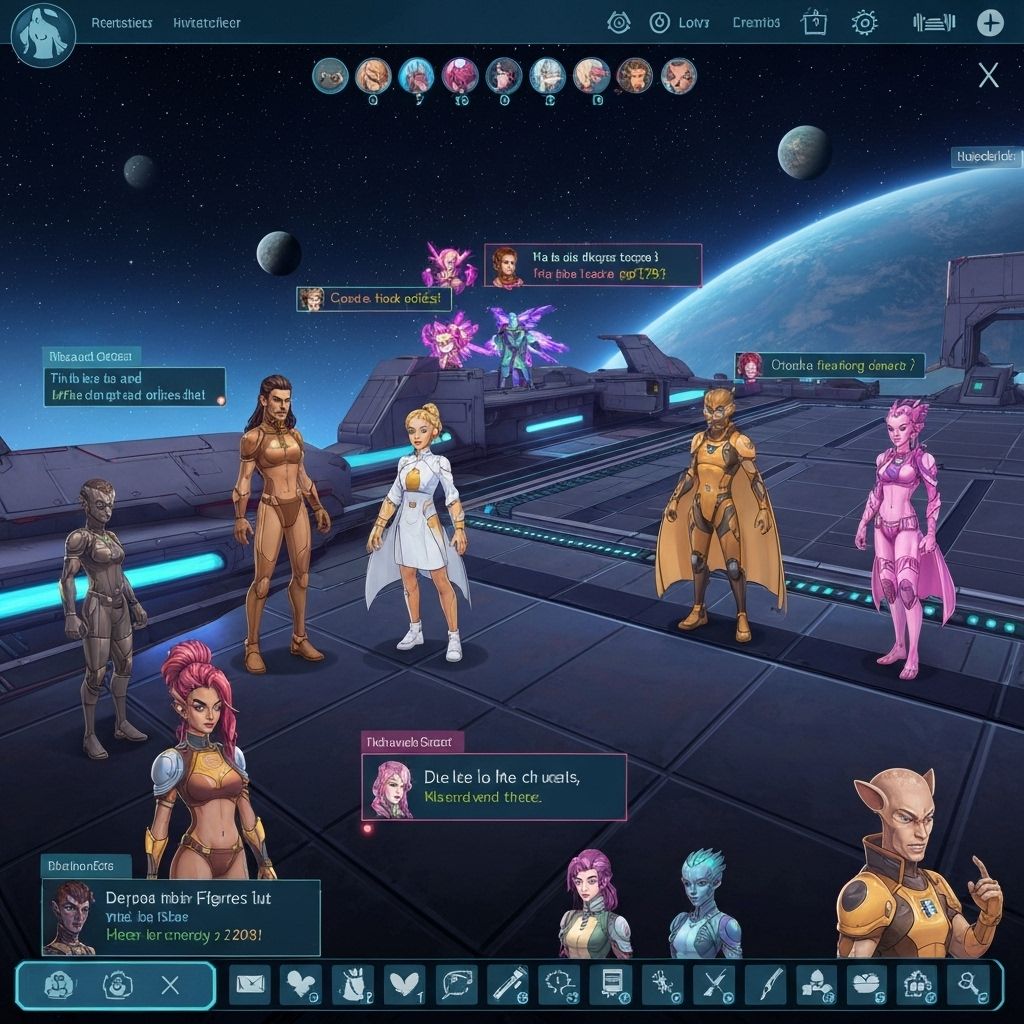Select the flashlight tool in bottom toolbar
This screenshot has height=1024, width=1024.
[508, 985]
